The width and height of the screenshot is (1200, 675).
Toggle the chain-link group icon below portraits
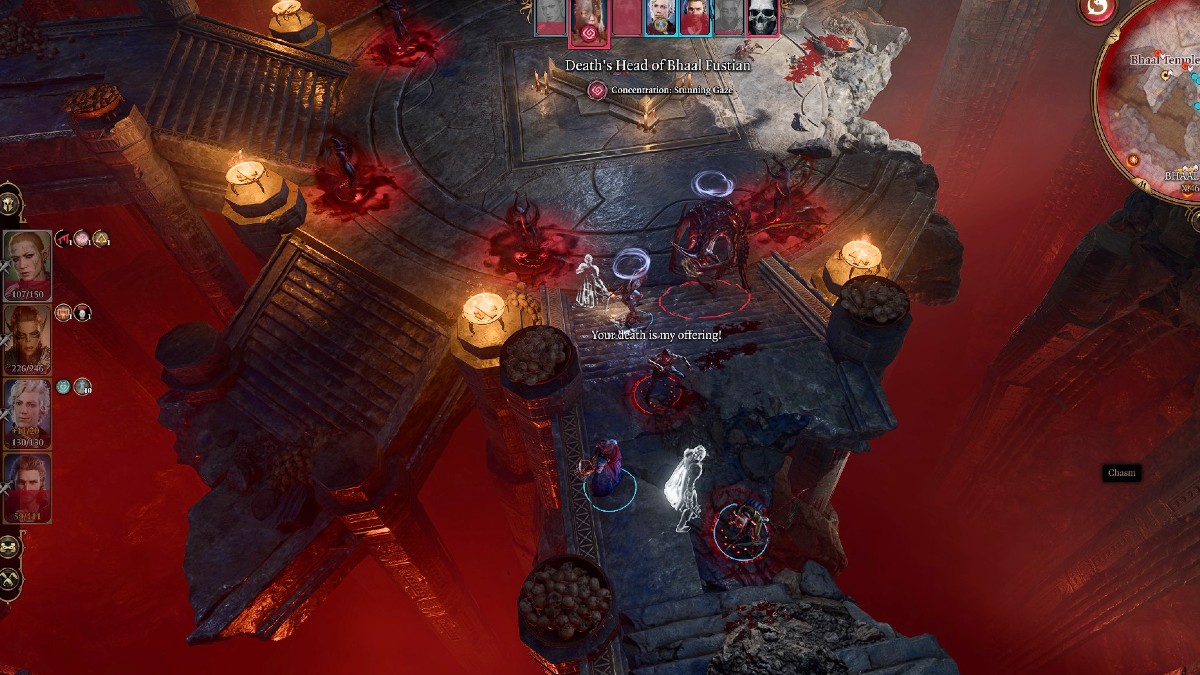pyautogui.click(x=10, y=547)
